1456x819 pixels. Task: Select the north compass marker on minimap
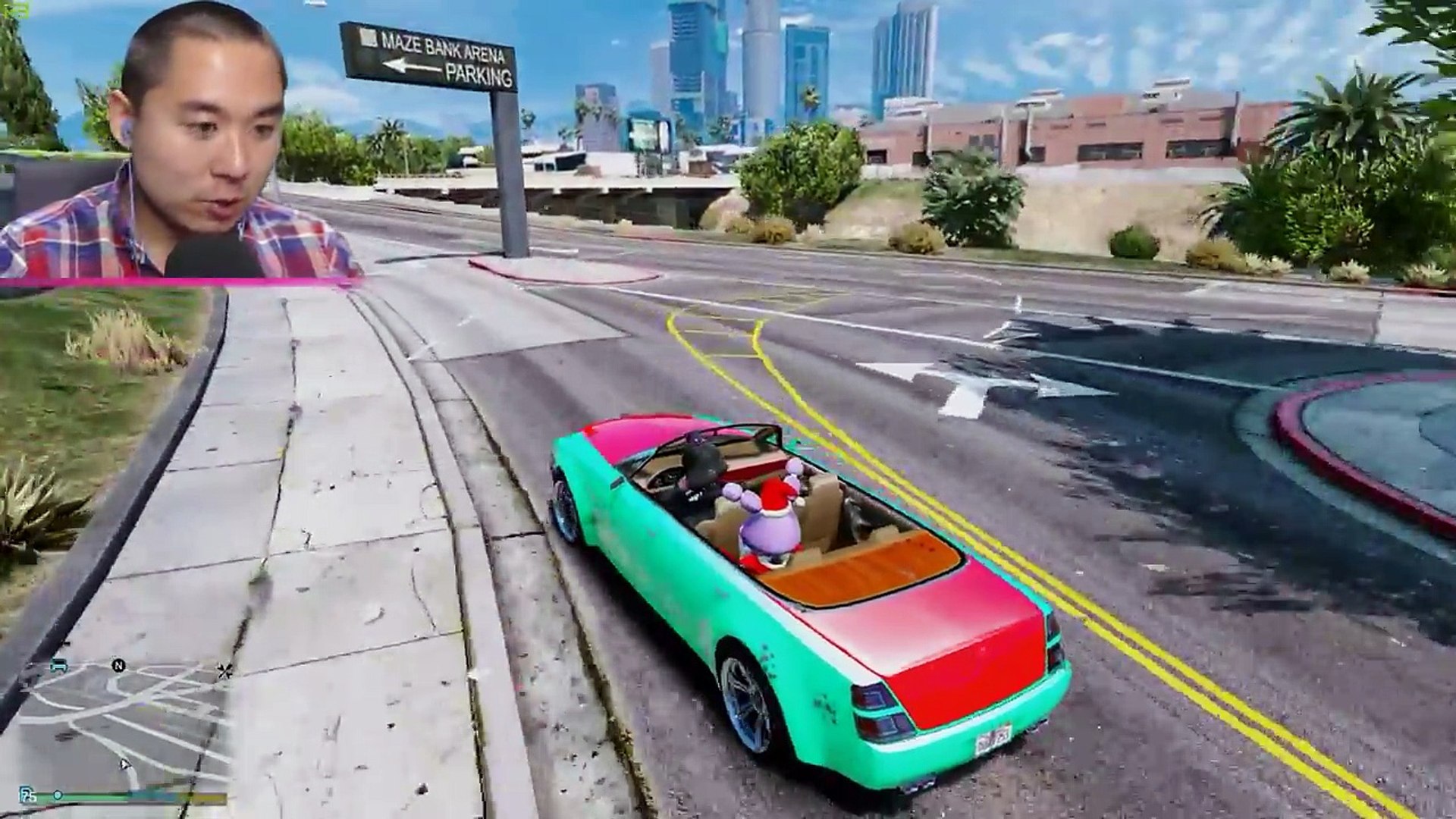click(x=118, y=666)
